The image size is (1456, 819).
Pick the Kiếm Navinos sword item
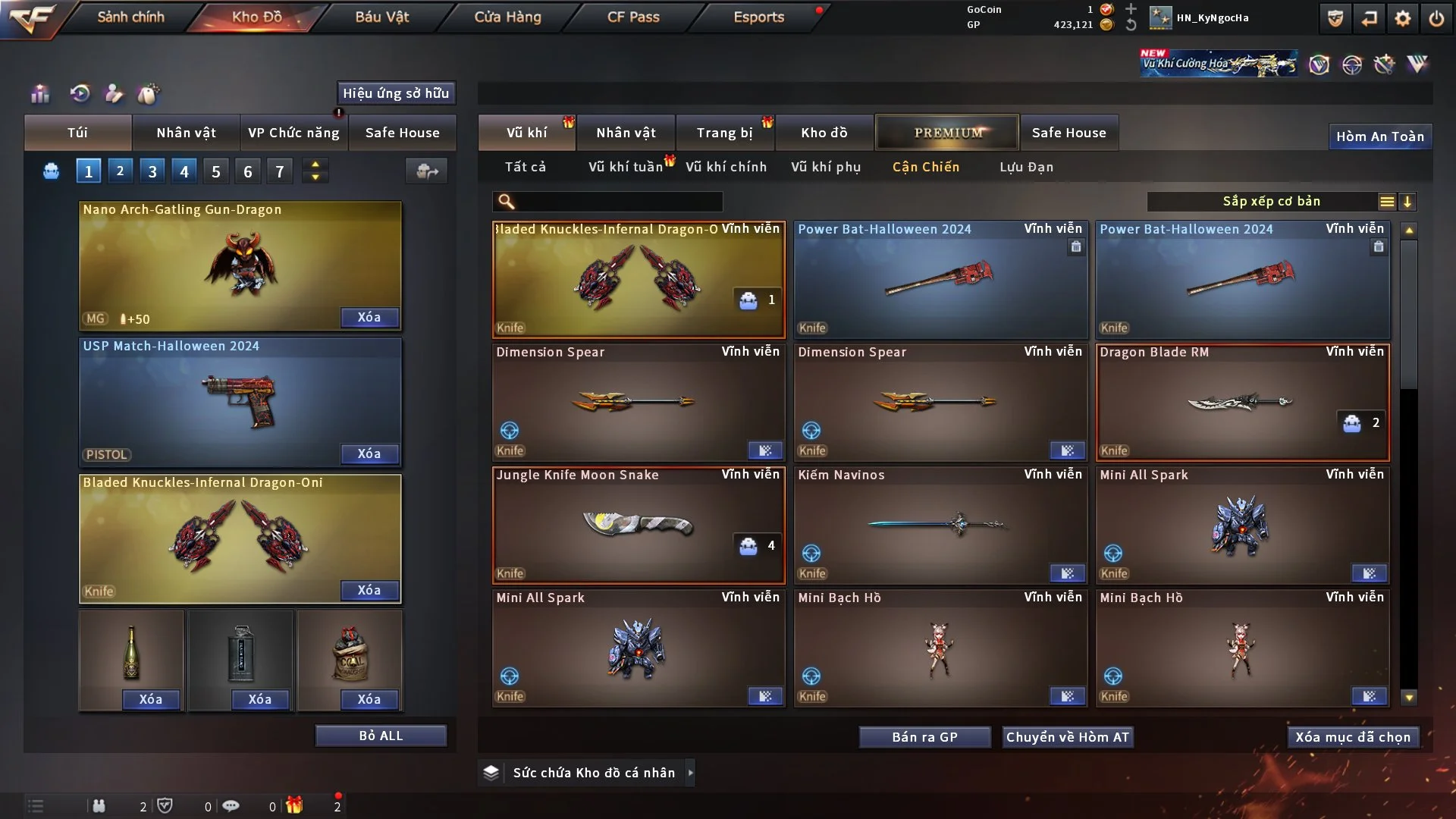pos(940,526)
